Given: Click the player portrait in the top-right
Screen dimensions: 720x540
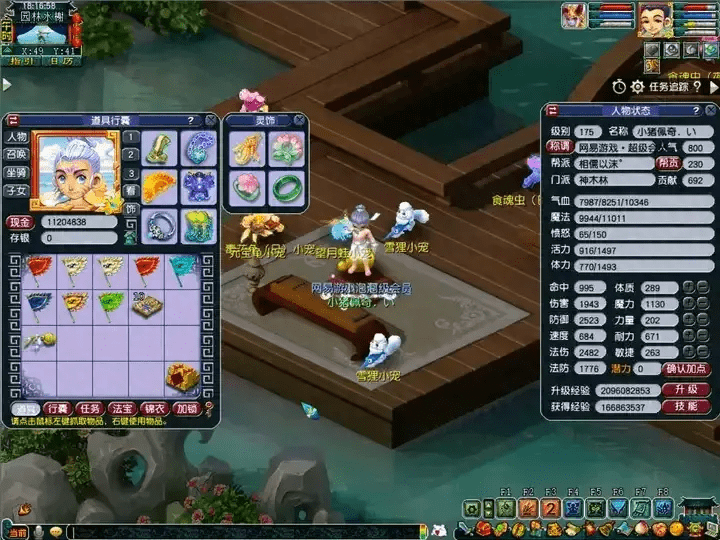Looking at the screenshot, I should pyautogui.click(x=654, y=18).
